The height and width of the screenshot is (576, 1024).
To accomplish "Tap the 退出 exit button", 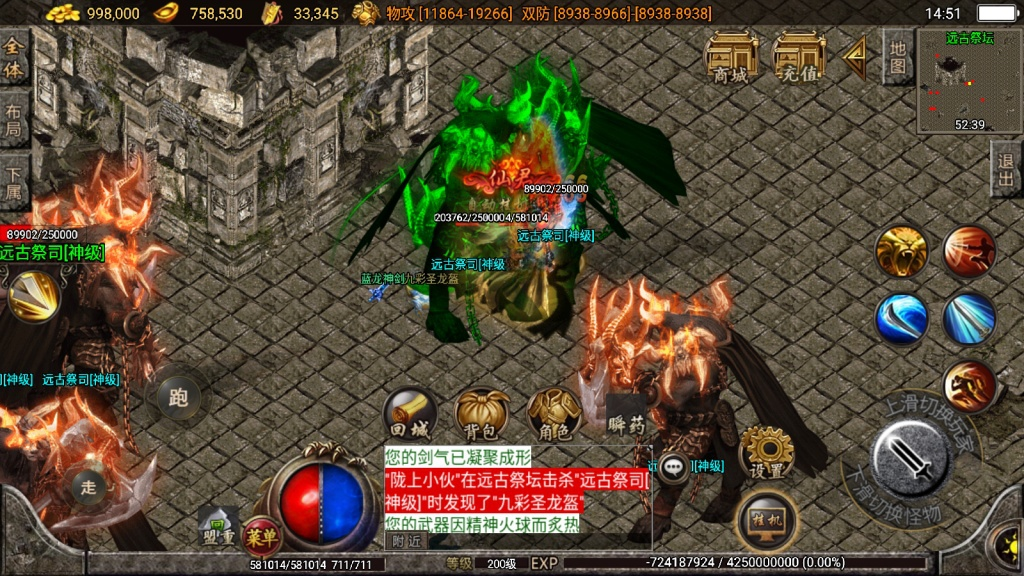I will (1006, 170).
